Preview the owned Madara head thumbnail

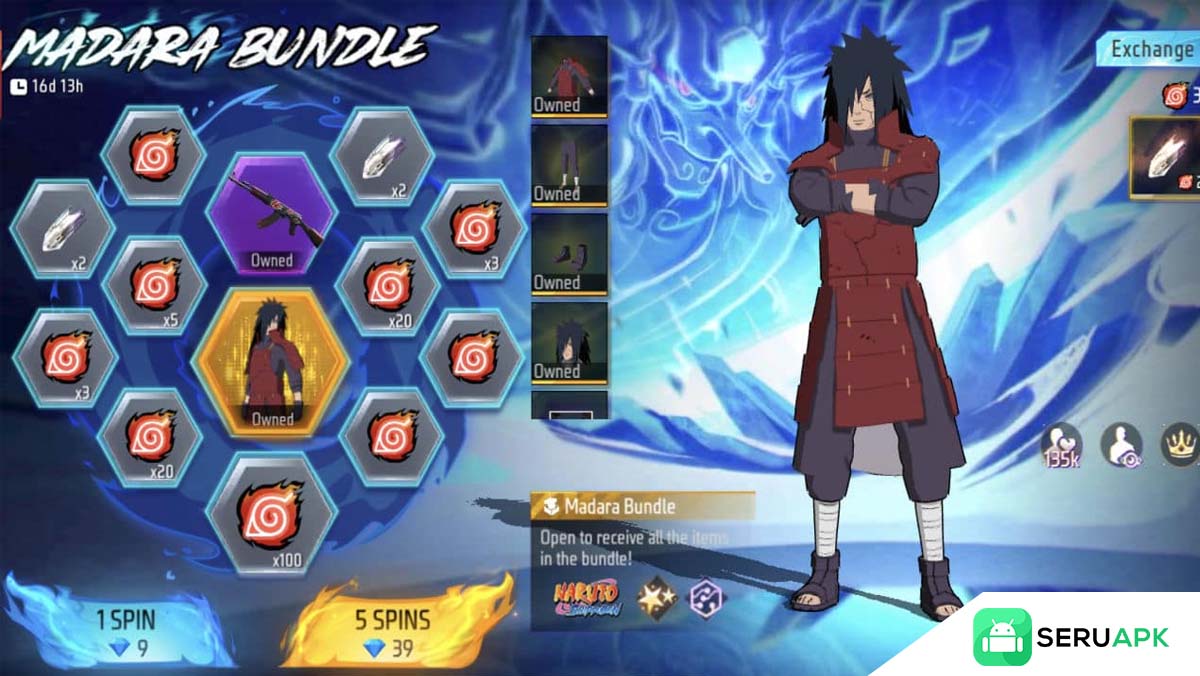569,341
